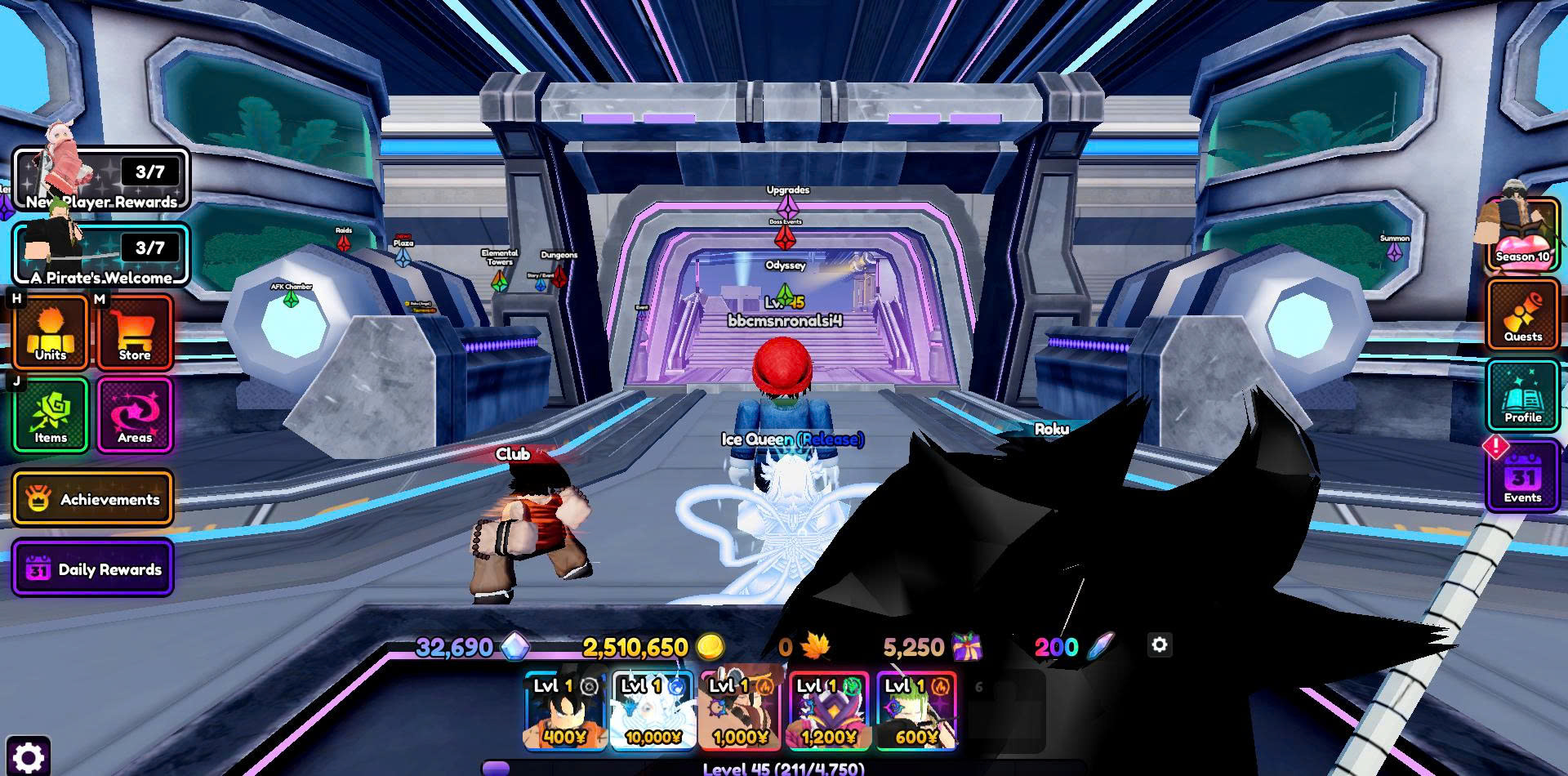
Task: Open settings via the bottom-left gear
Action: [x=28, y=756]
